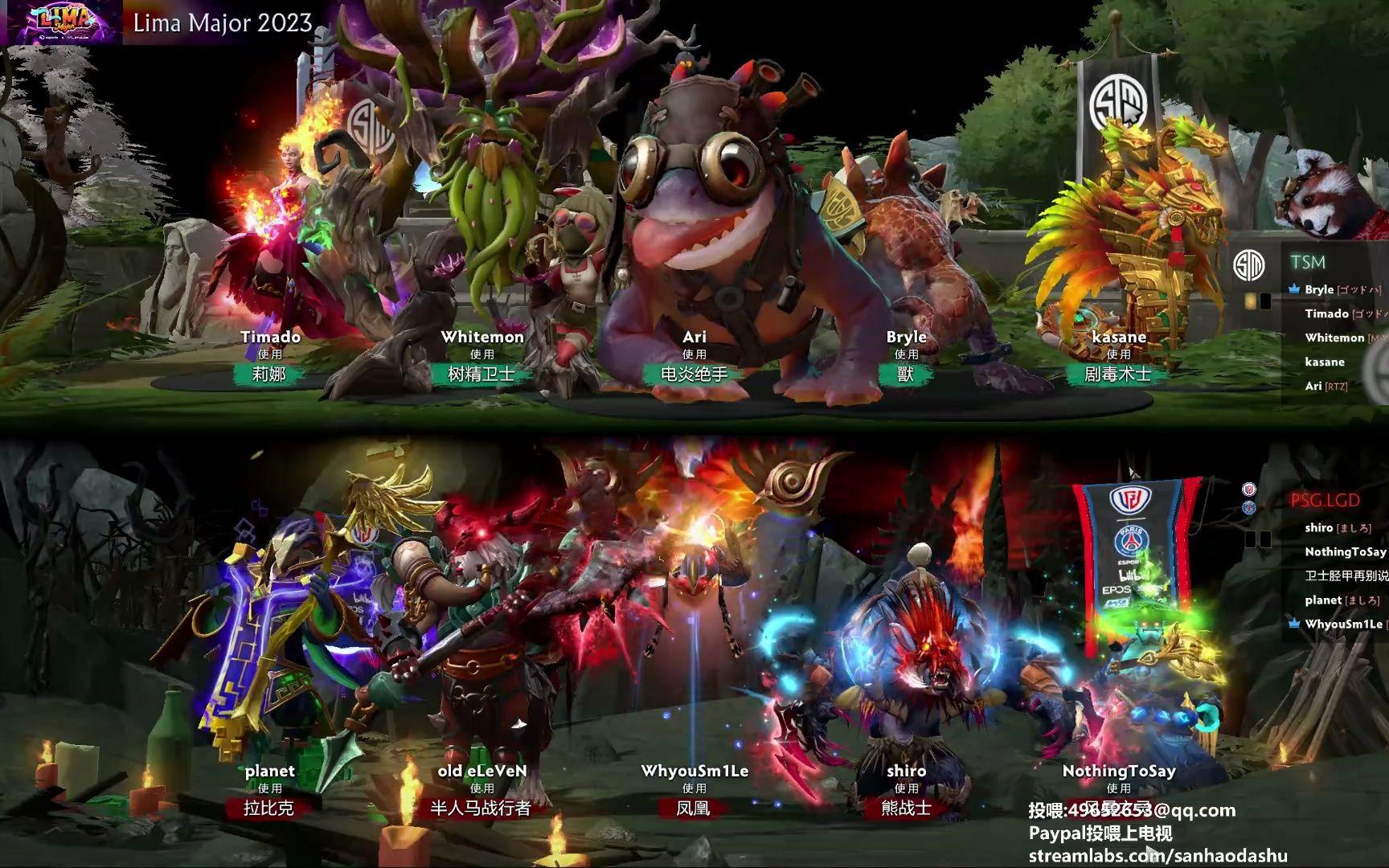The image size is (1389, 868).
Task: Click the 莉娜 hero name label
Action: 268,374
